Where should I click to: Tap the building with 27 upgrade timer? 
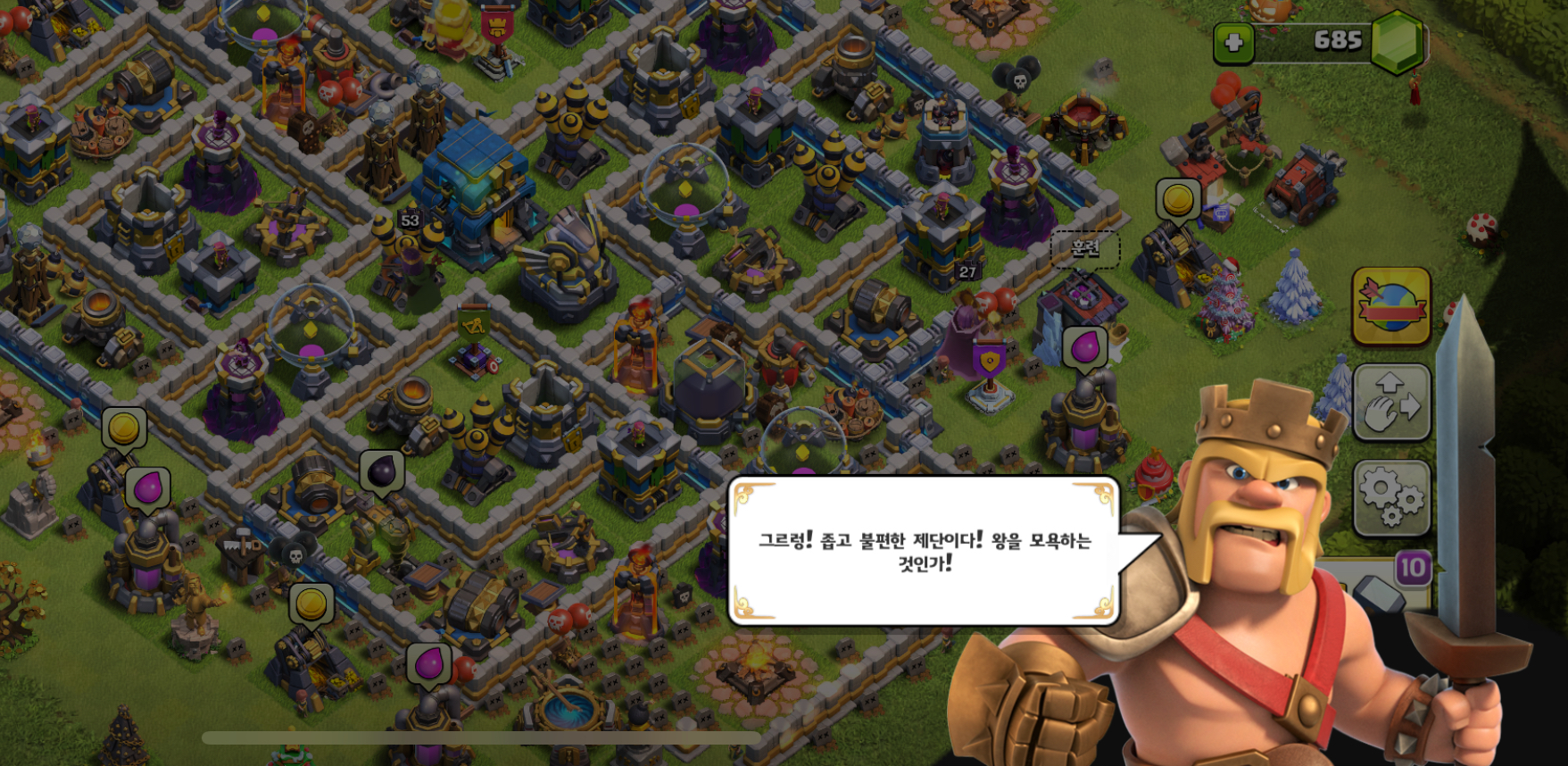click(969, 273)
